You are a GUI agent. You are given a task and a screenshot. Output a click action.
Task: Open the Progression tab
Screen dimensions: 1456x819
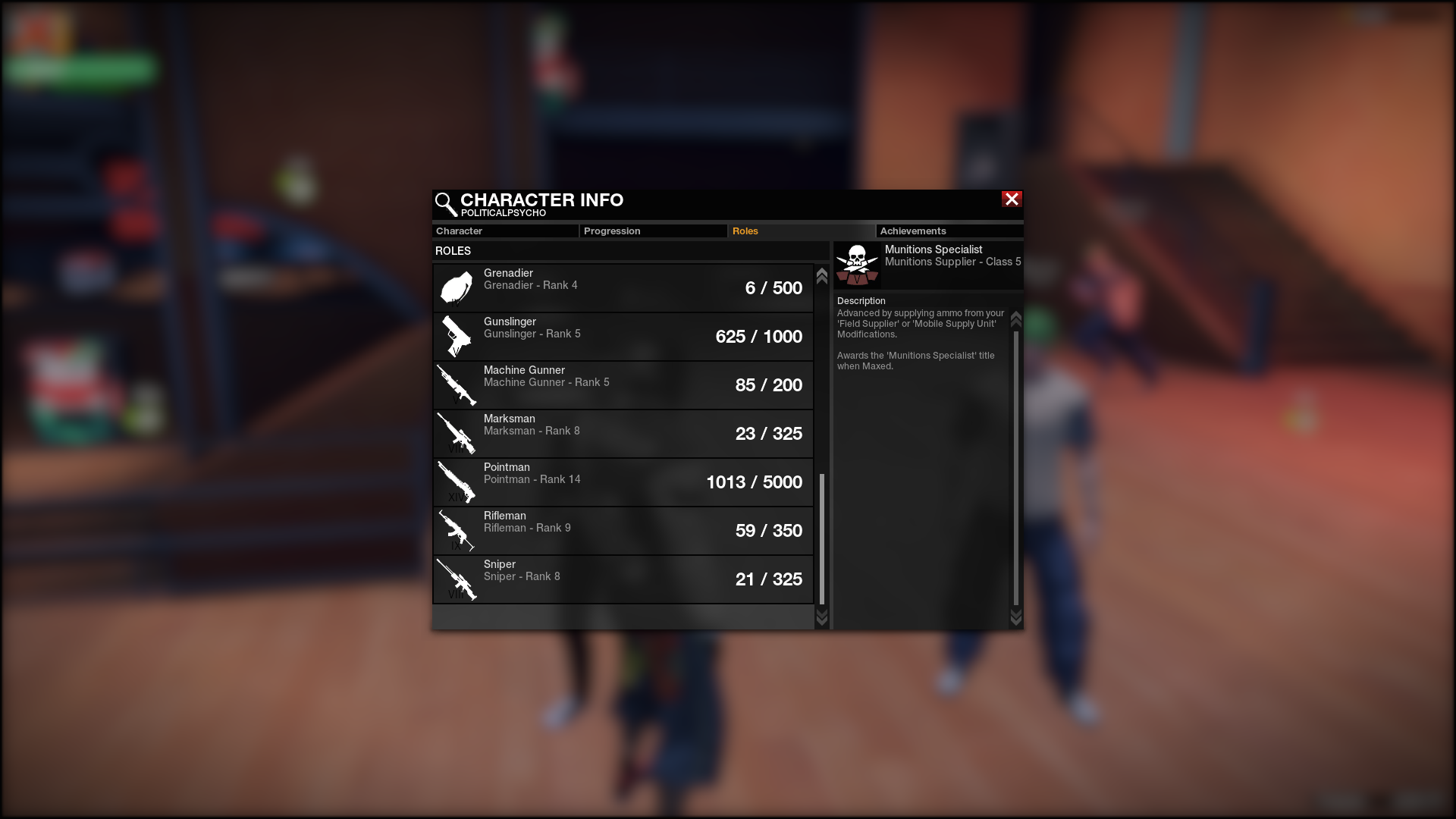652,231
